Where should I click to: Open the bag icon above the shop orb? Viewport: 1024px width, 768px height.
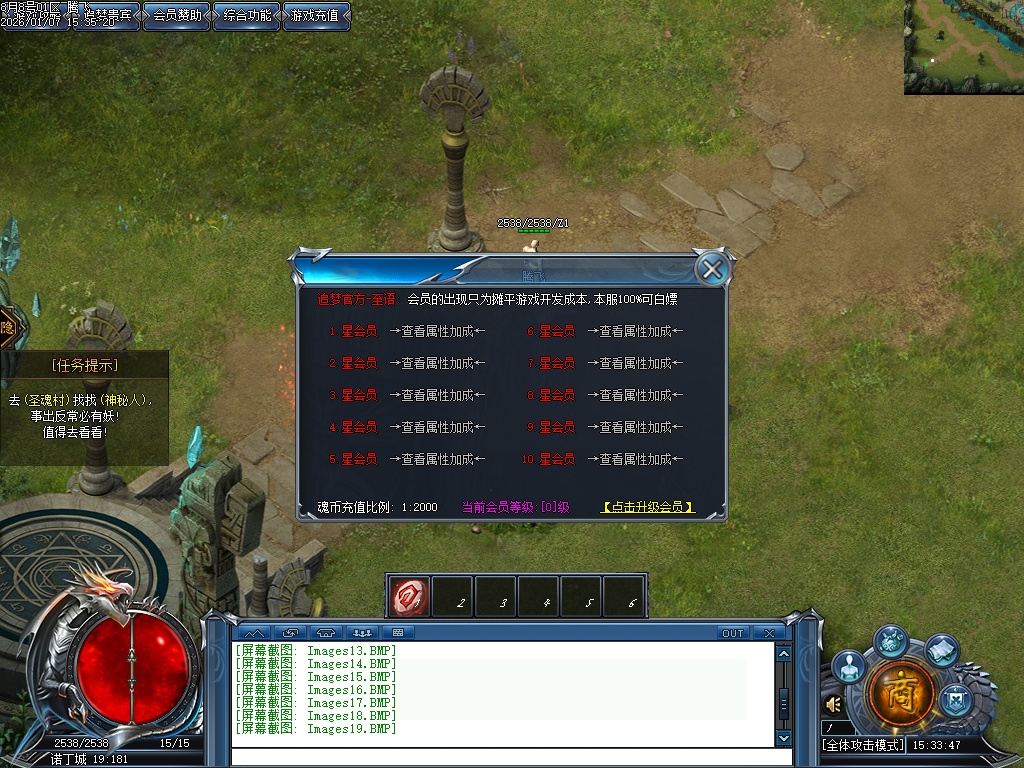[x=891, y=640]
